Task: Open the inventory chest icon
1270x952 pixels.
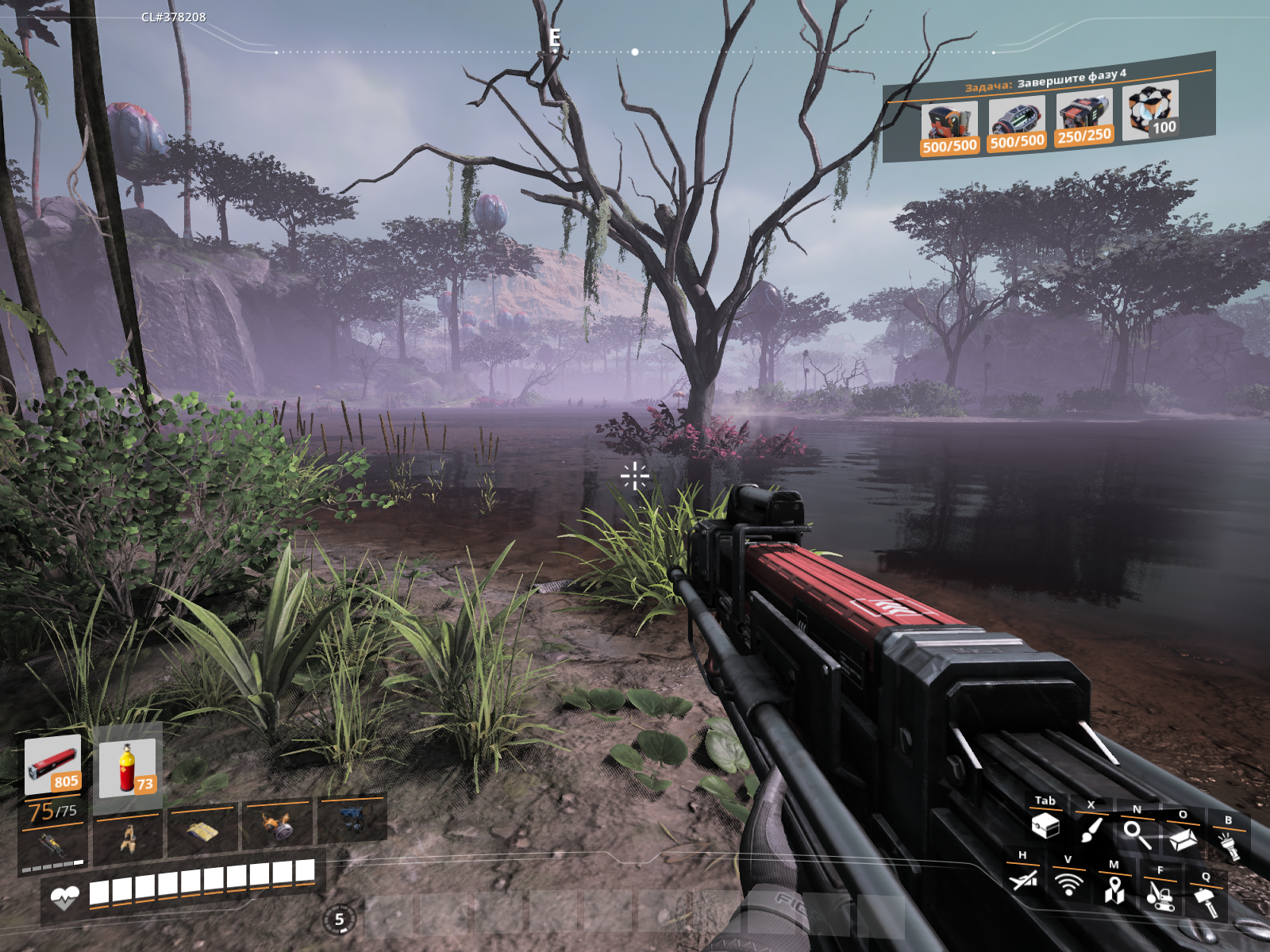Action: pyautogui.click(x=1045, y=826)
